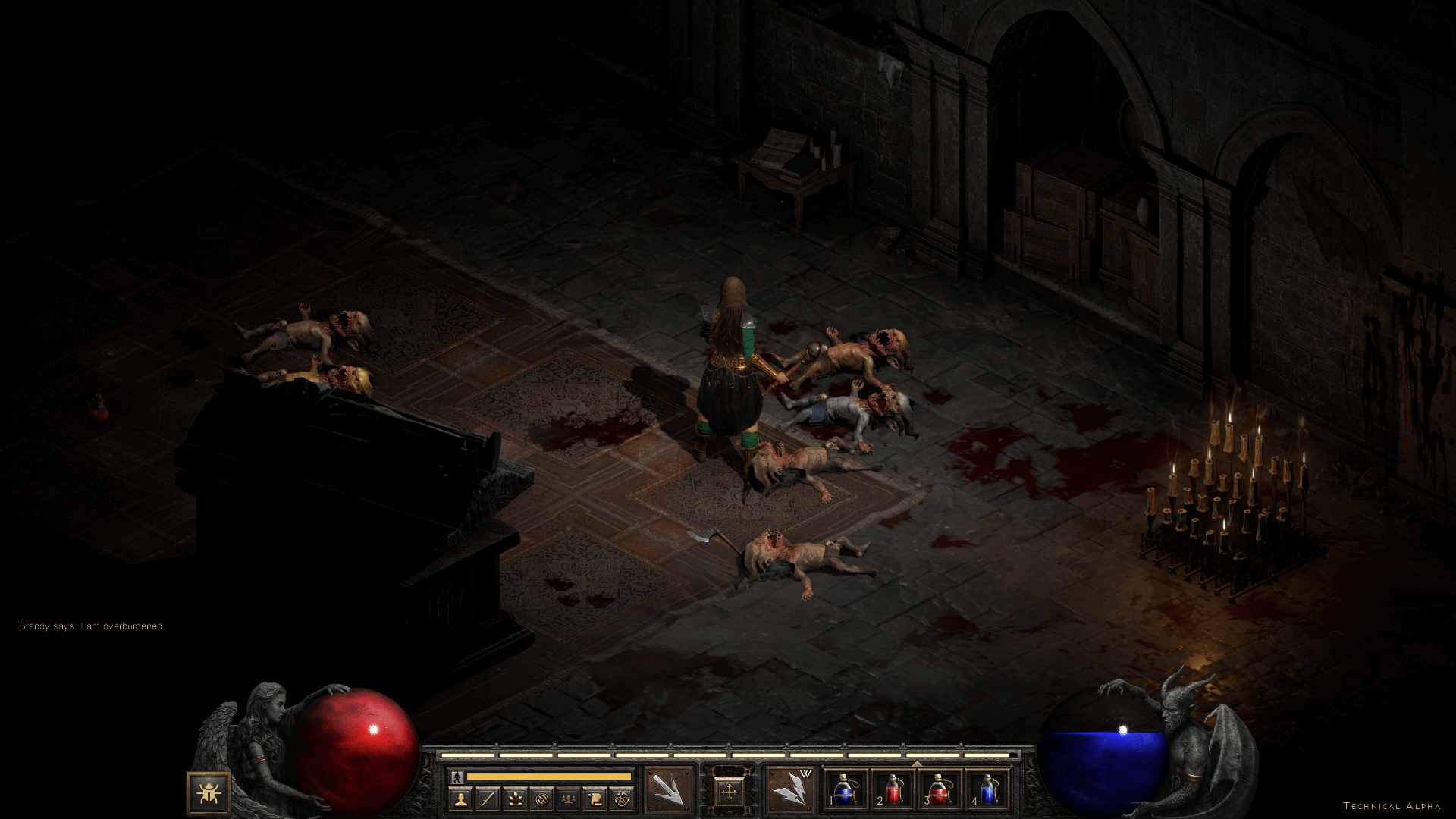Toggle the run/walk button

457,777
